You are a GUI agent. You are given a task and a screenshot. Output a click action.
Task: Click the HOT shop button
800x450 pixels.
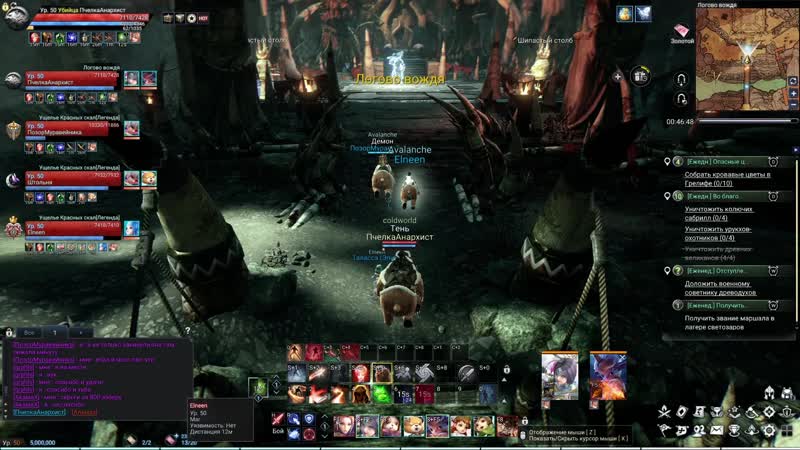(x=204, y=18)
